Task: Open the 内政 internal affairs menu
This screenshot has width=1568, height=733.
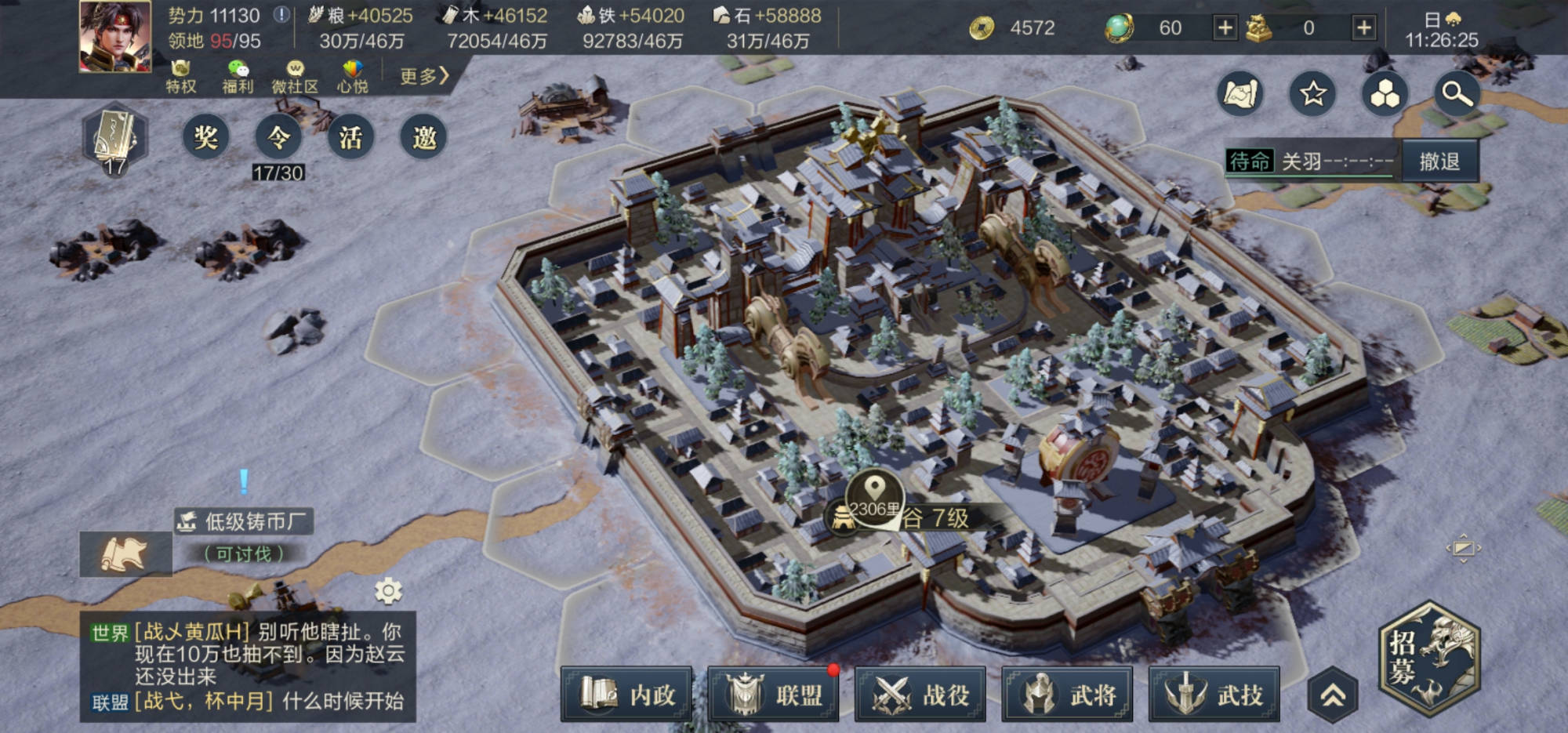Action: pyautogui.click(x=626, y=694)
